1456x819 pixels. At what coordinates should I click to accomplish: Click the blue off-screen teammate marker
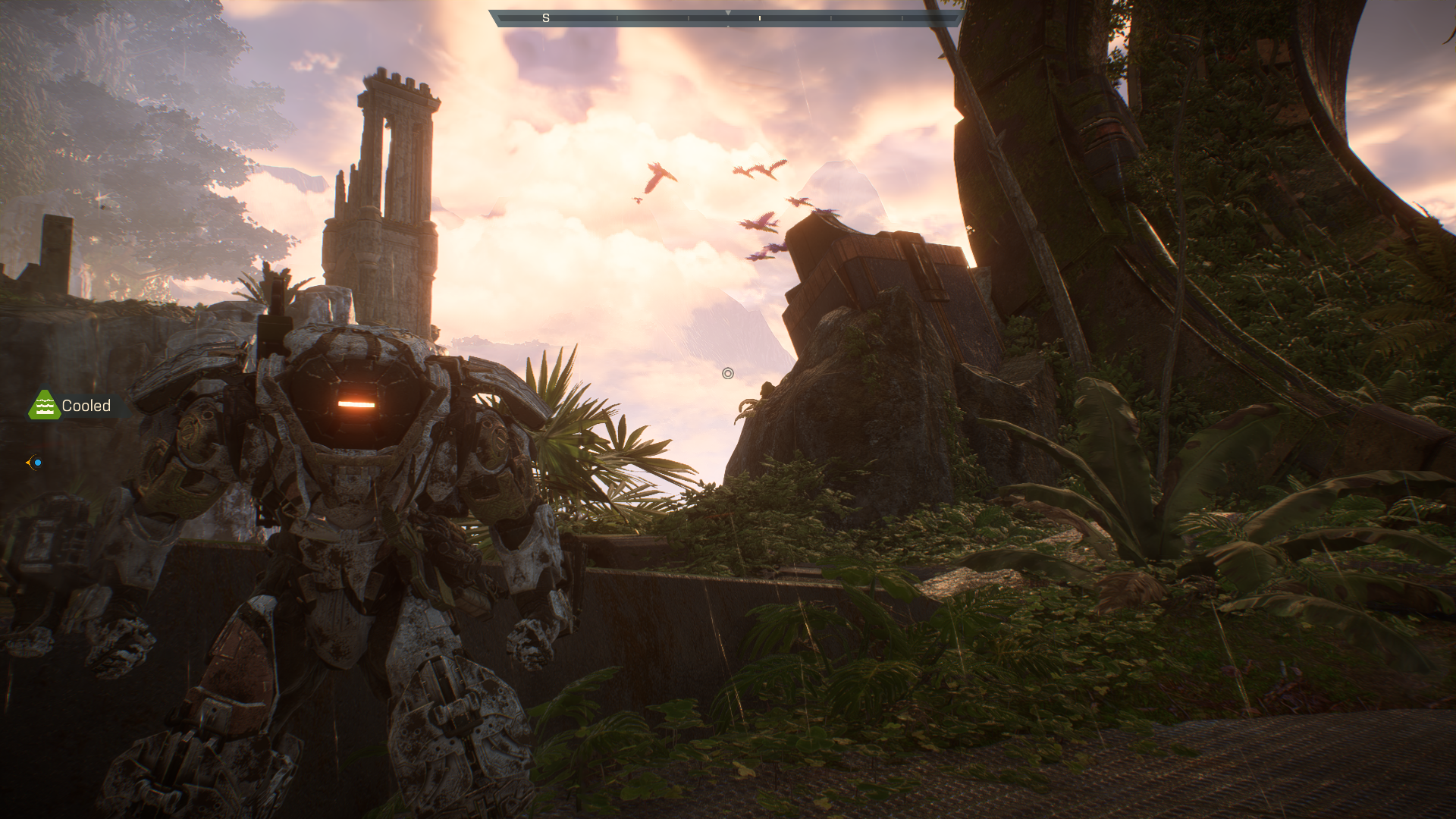[x=35, y=462]
